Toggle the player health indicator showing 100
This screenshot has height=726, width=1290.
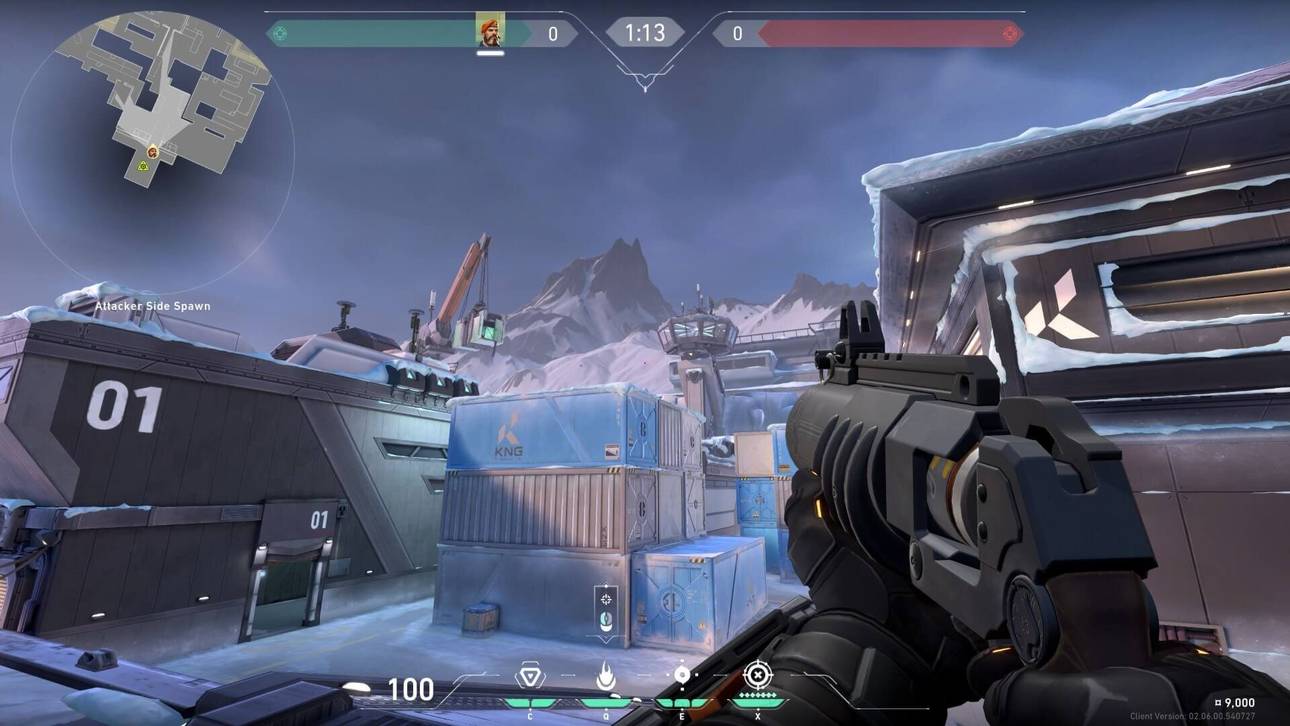pyautogui.click(x=412, y=690)
